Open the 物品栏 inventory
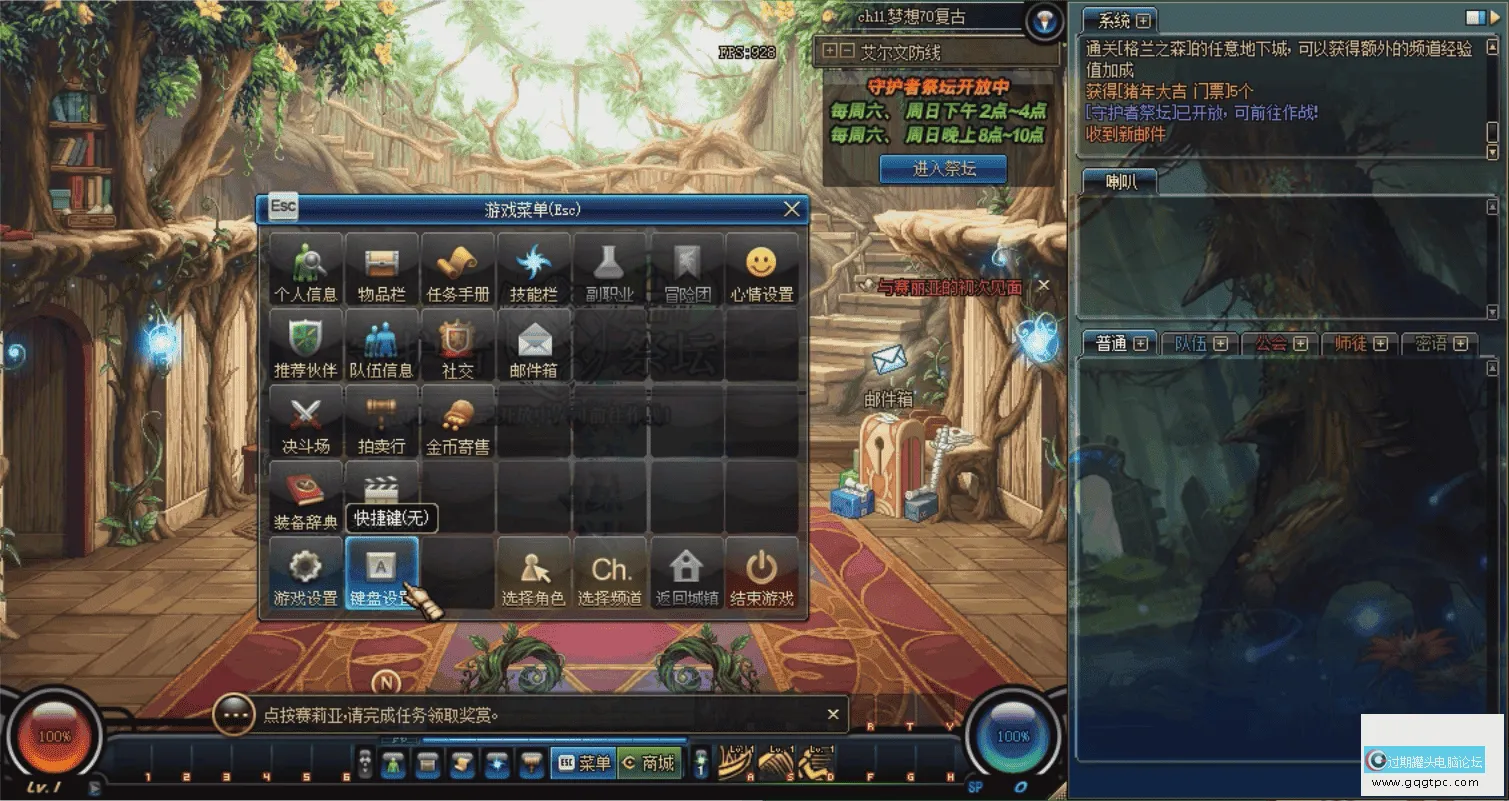This screenshot has height=801, width=1509. click(x=381, y=270)
